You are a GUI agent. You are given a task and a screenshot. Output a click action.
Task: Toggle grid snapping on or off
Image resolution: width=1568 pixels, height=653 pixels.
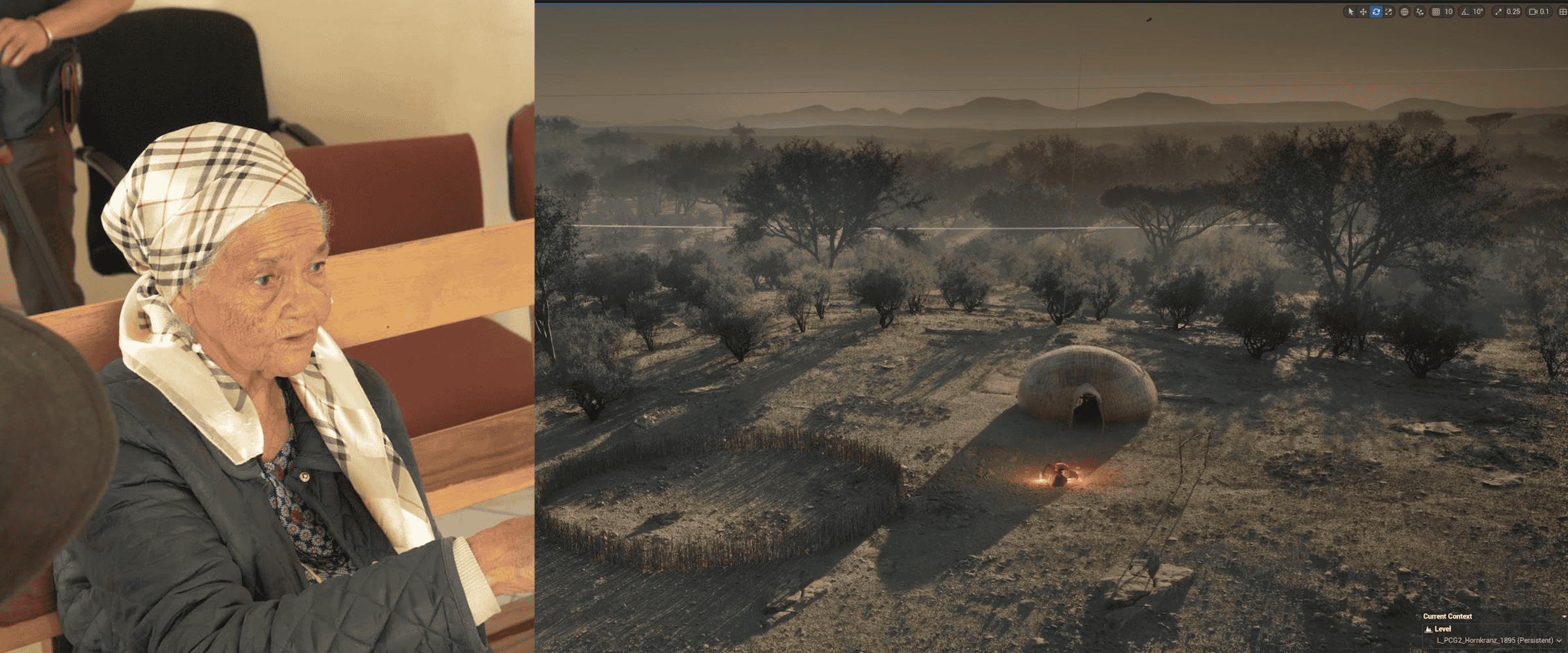click(x=1437, y=11)
